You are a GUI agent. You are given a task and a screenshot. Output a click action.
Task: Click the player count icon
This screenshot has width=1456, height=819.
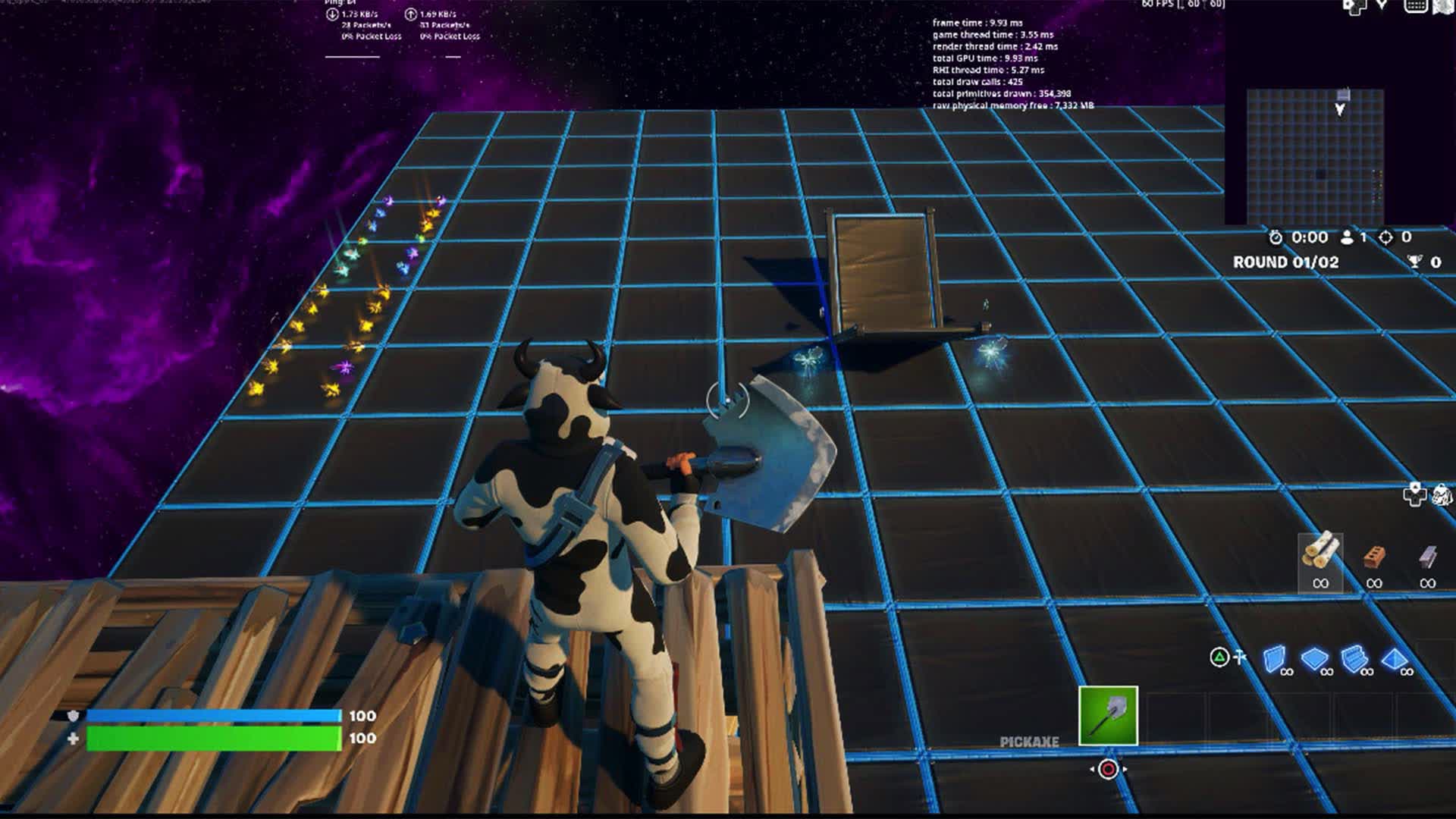click(1347, 237)
